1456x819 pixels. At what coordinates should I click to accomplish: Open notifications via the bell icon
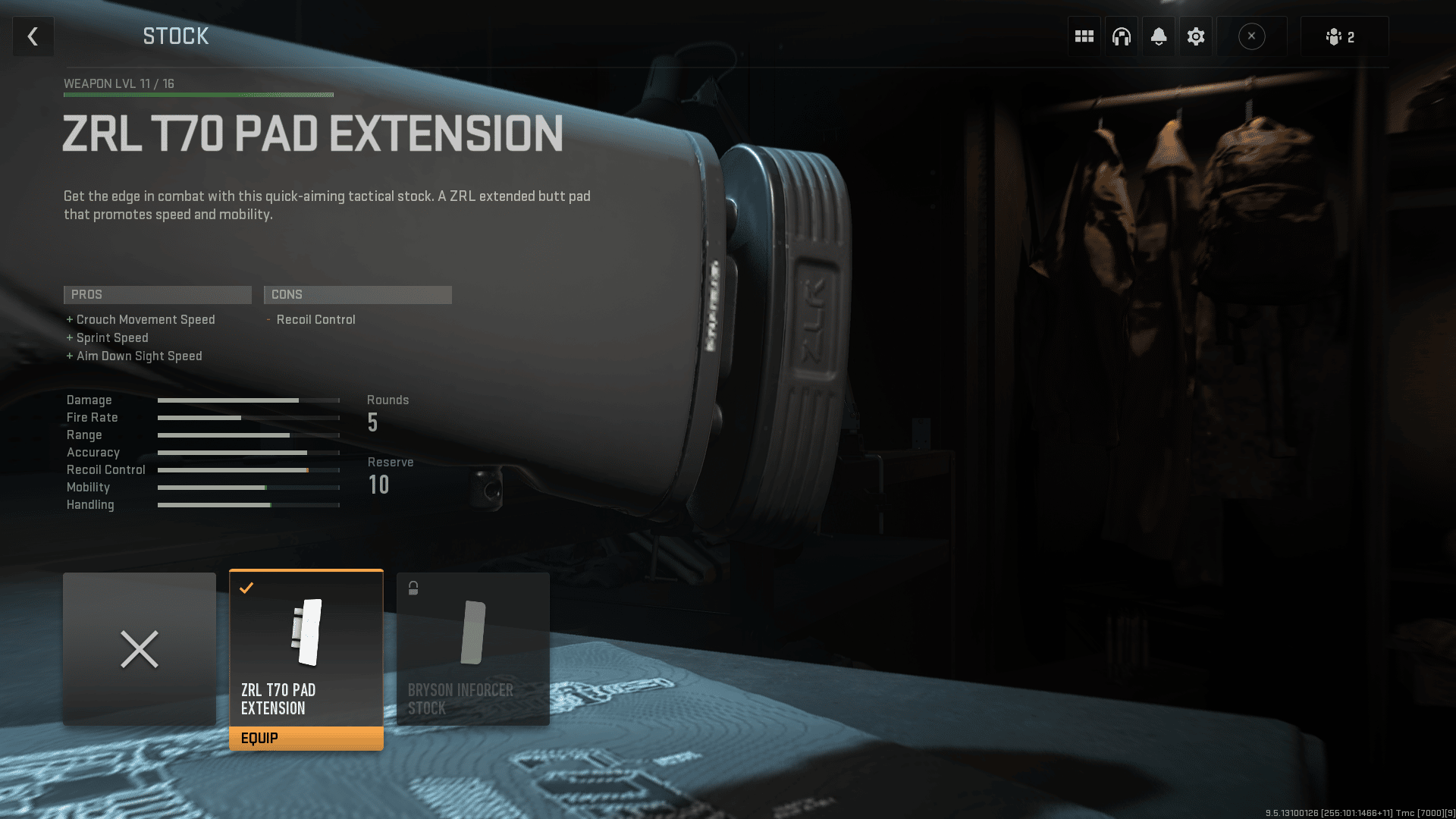click(x=1158, y=36)
